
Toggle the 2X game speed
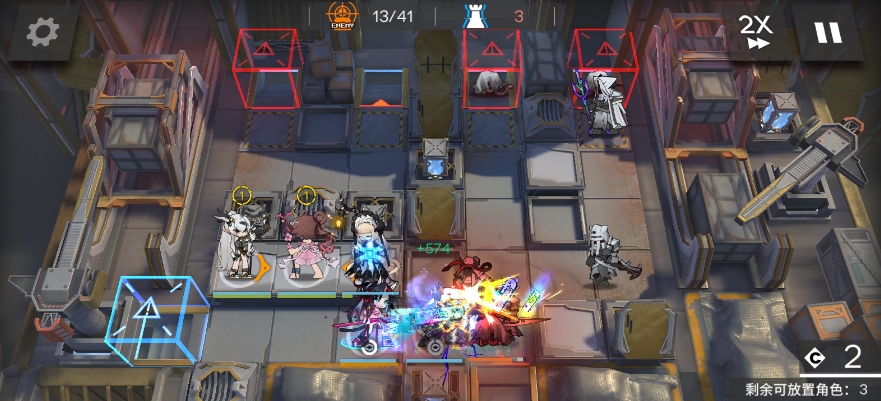click(755, 32)
